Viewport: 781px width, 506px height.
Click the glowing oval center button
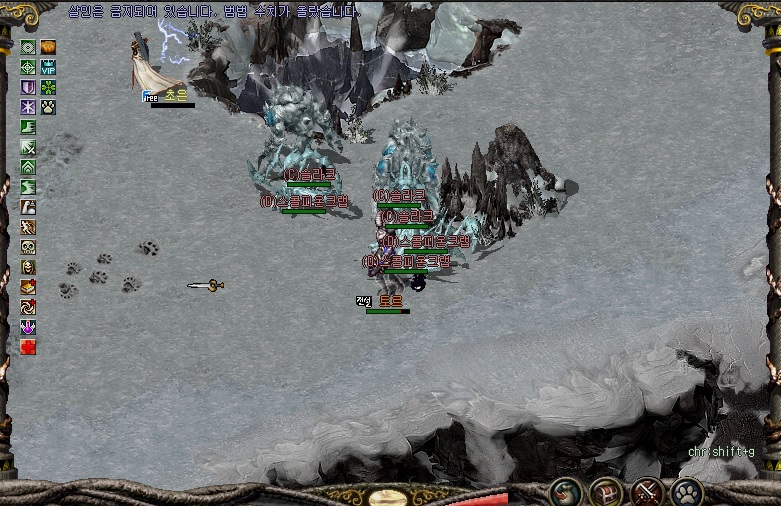point(390,497)
